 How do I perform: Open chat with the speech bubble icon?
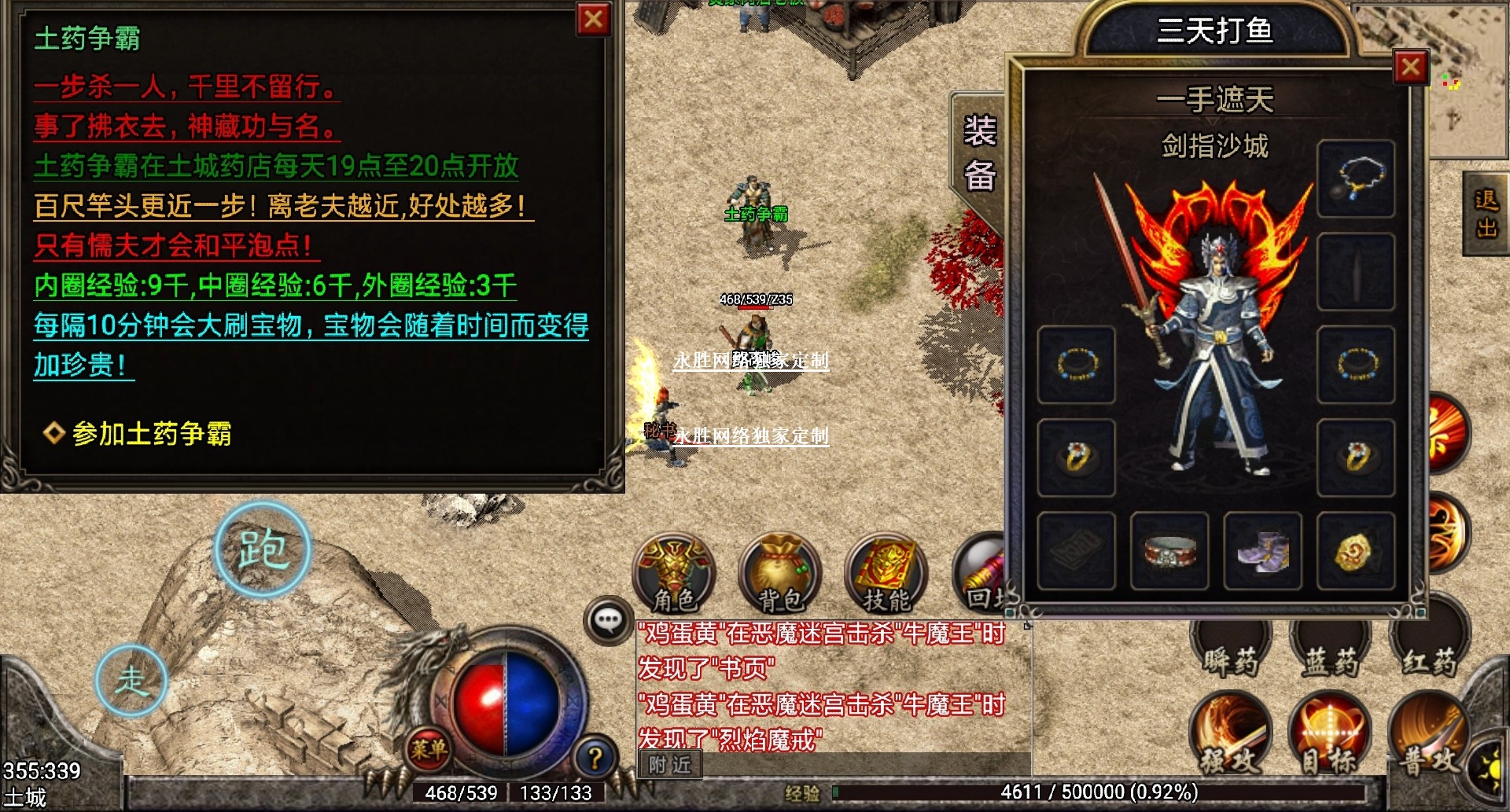point(608,621)
